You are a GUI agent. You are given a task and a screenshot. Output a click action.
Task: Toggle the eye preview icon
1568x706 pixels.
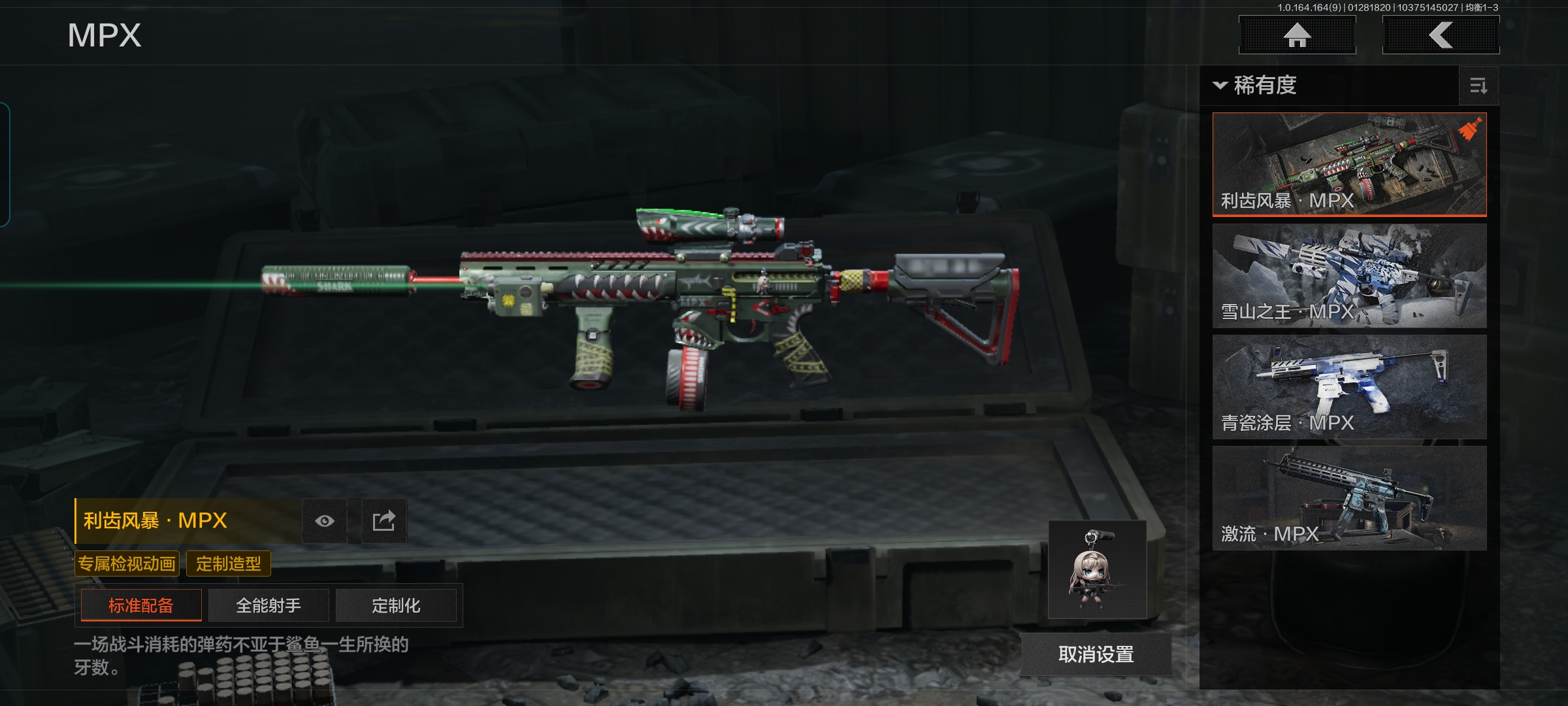325,521
